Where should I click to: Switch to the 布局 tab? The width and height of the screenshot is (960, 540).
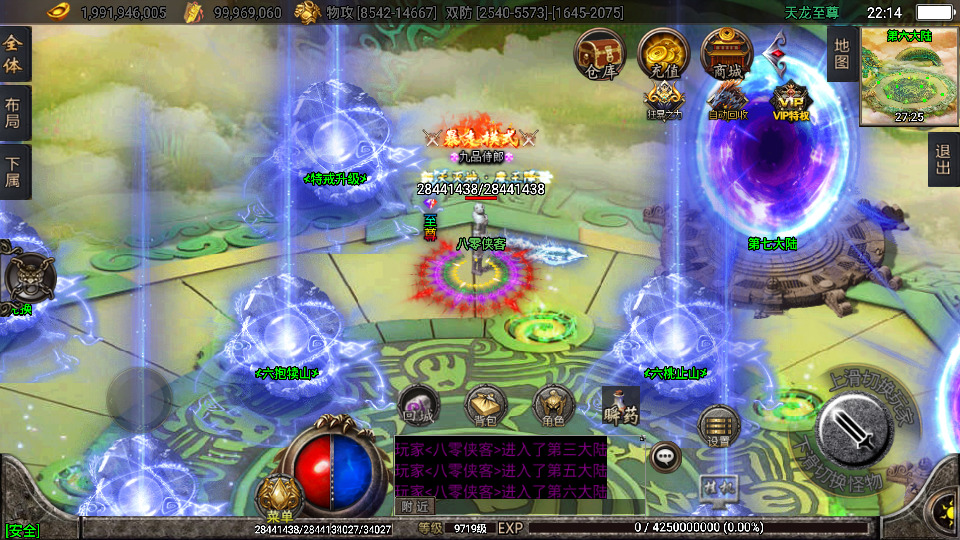click(14, 112)
